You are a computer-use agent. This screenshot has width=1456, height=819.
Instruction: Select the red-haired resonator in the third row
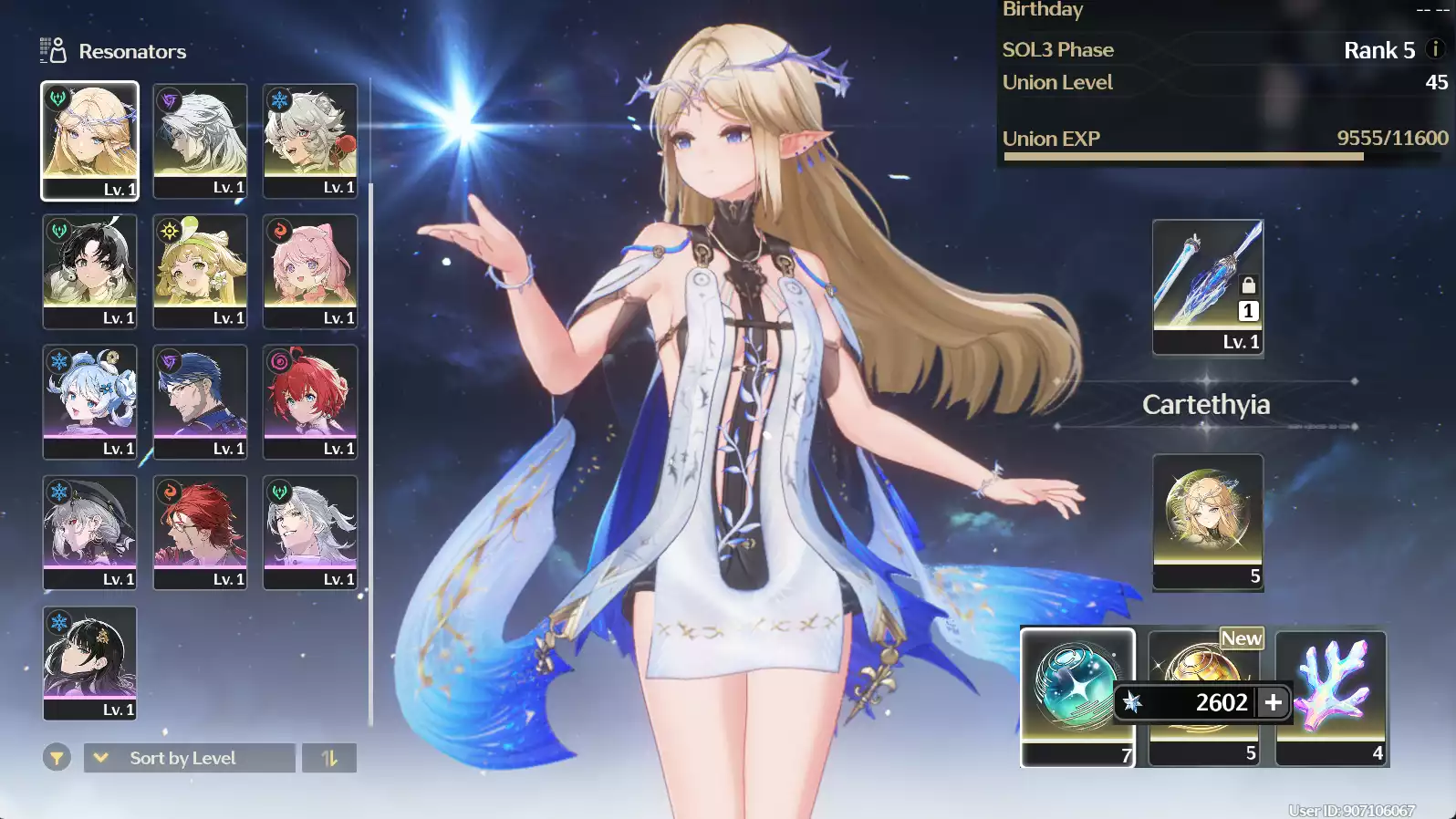[x=309, y=401]
